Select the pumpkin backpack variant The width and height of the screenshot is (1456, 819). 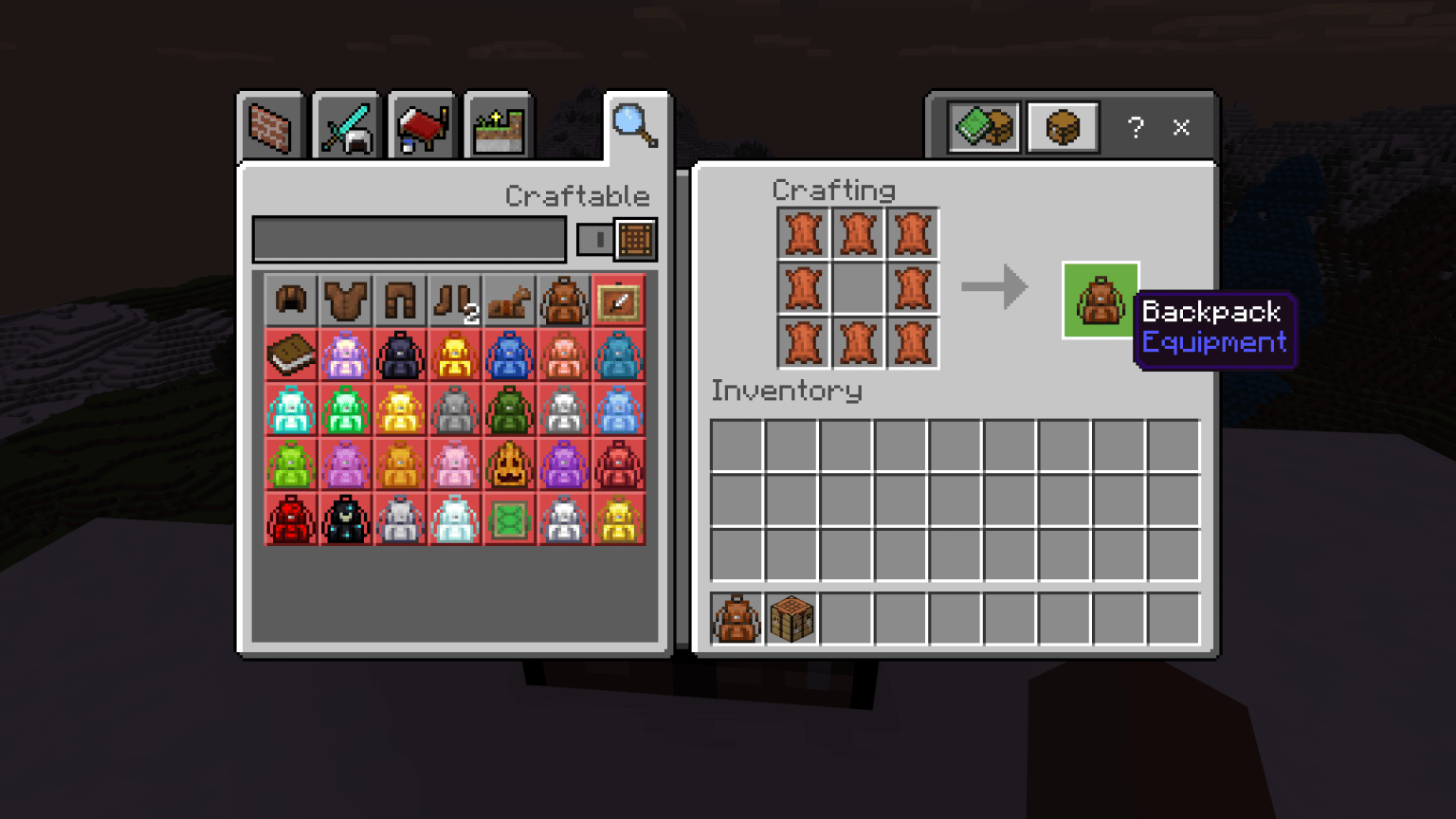pyautogui.click(x=508, y=464)
